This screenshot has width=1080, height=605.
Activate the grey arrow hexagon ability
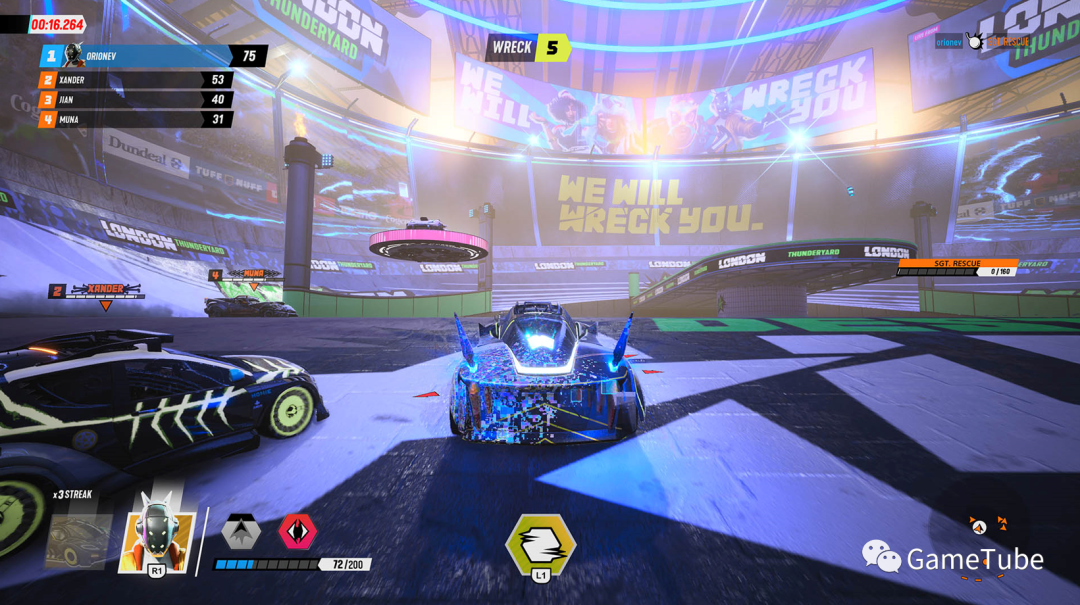(x=241, y=532)
